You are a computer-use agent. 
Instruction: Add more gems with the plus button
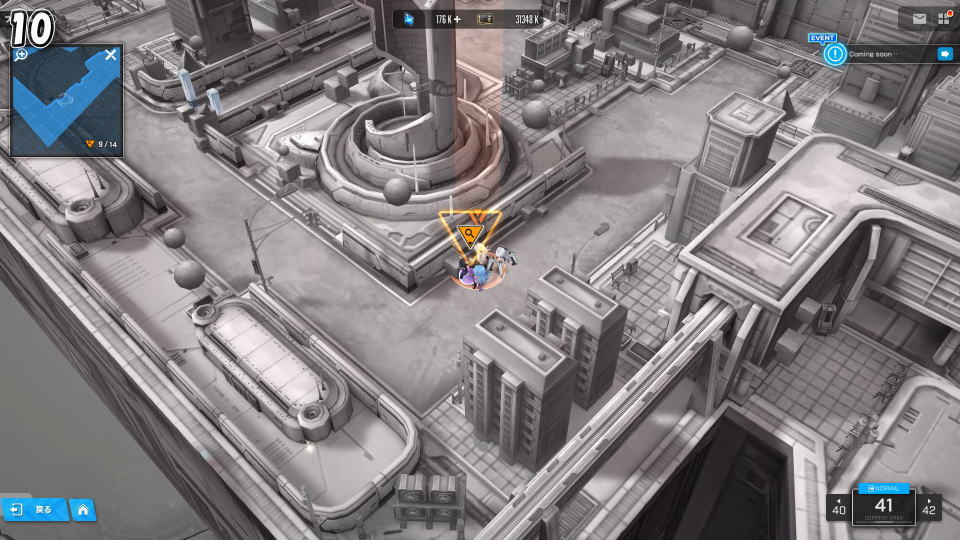click(457, 19)
